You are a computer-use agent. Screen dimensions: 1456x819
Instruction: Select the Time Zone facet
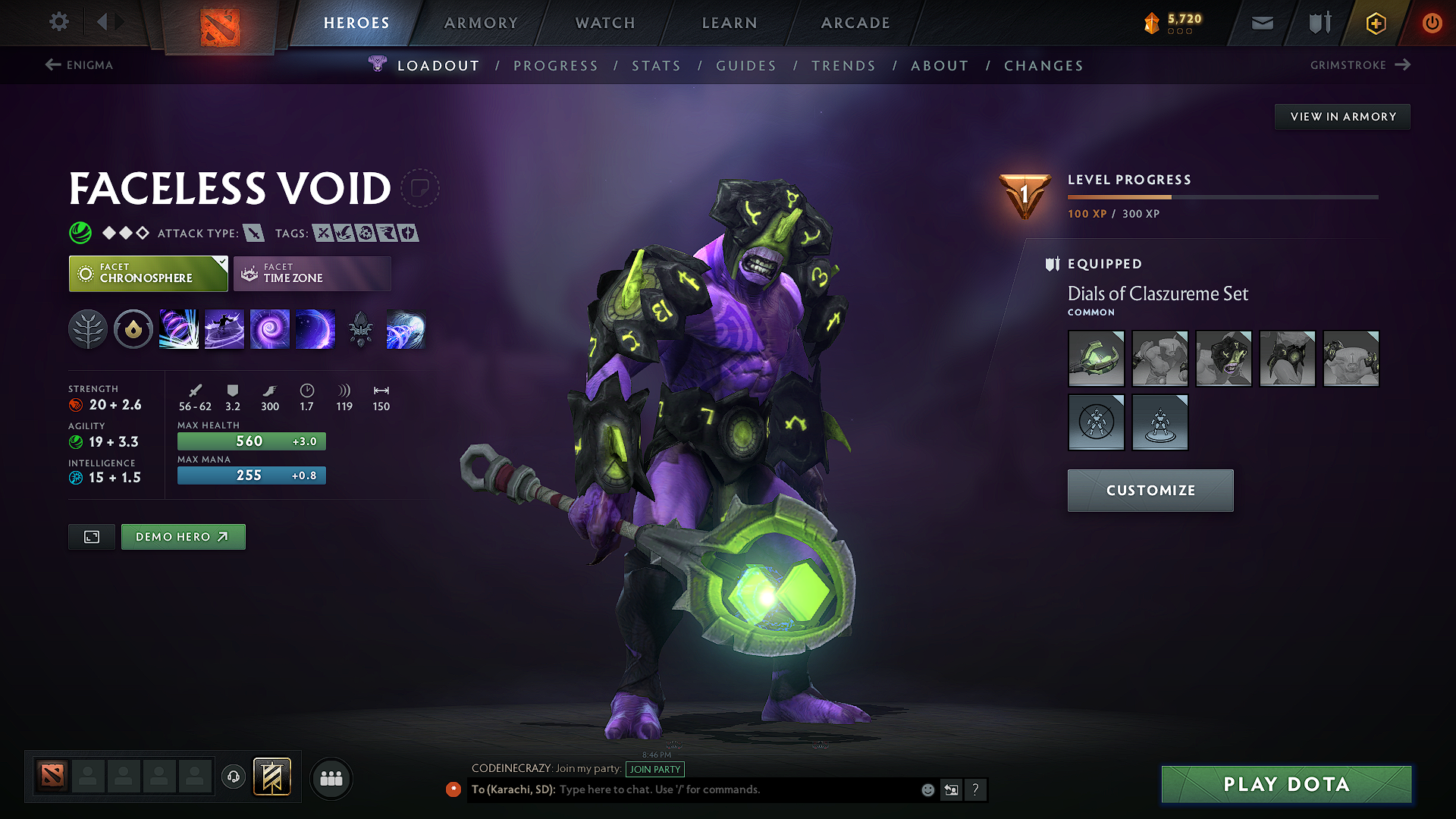[312, 273]
